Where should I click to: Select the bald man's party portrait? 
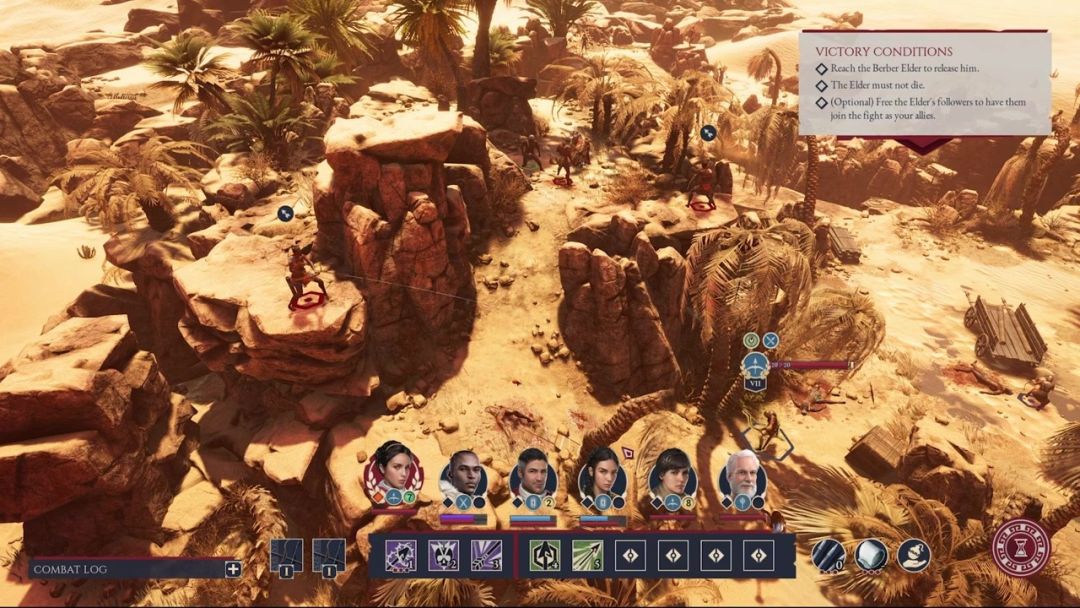pyautogui.click(x=463, y=473)
